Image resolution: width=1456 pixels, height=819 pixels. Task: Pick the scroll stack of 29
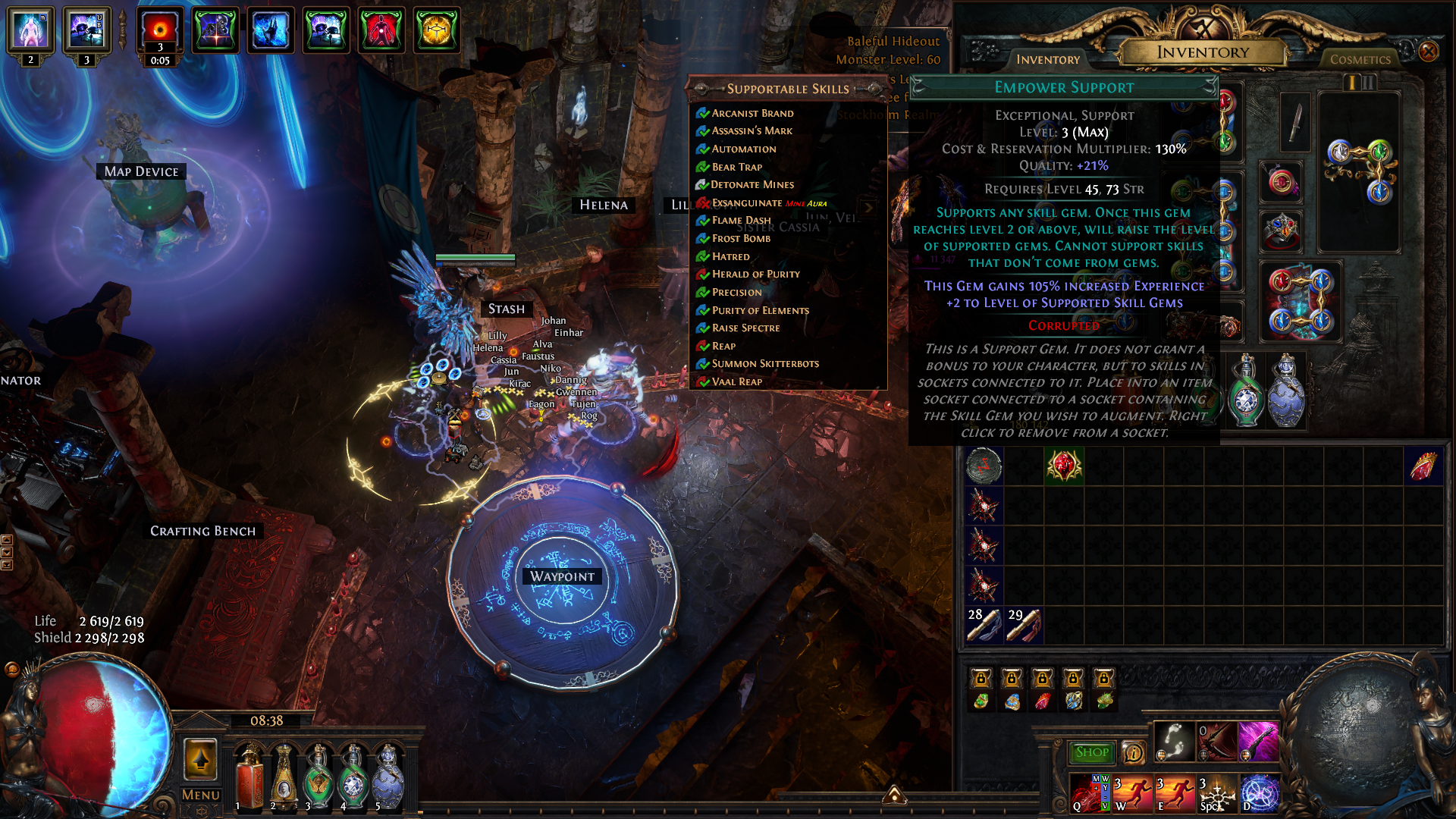coord(1024,625)
